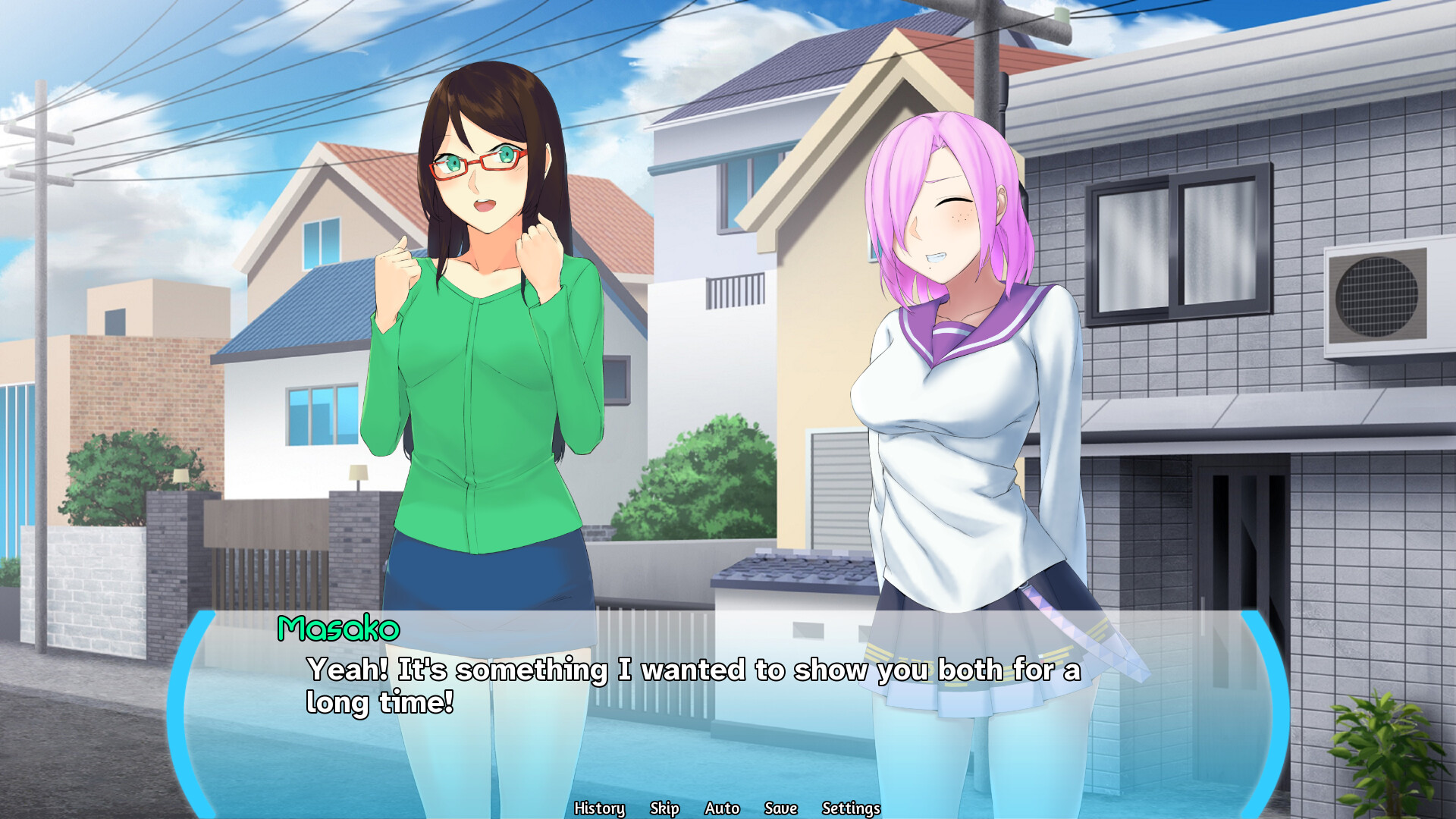The image size is (1456, 819).
Task: Enable Skip mode for the dialogue
Action: pos(665,808)
